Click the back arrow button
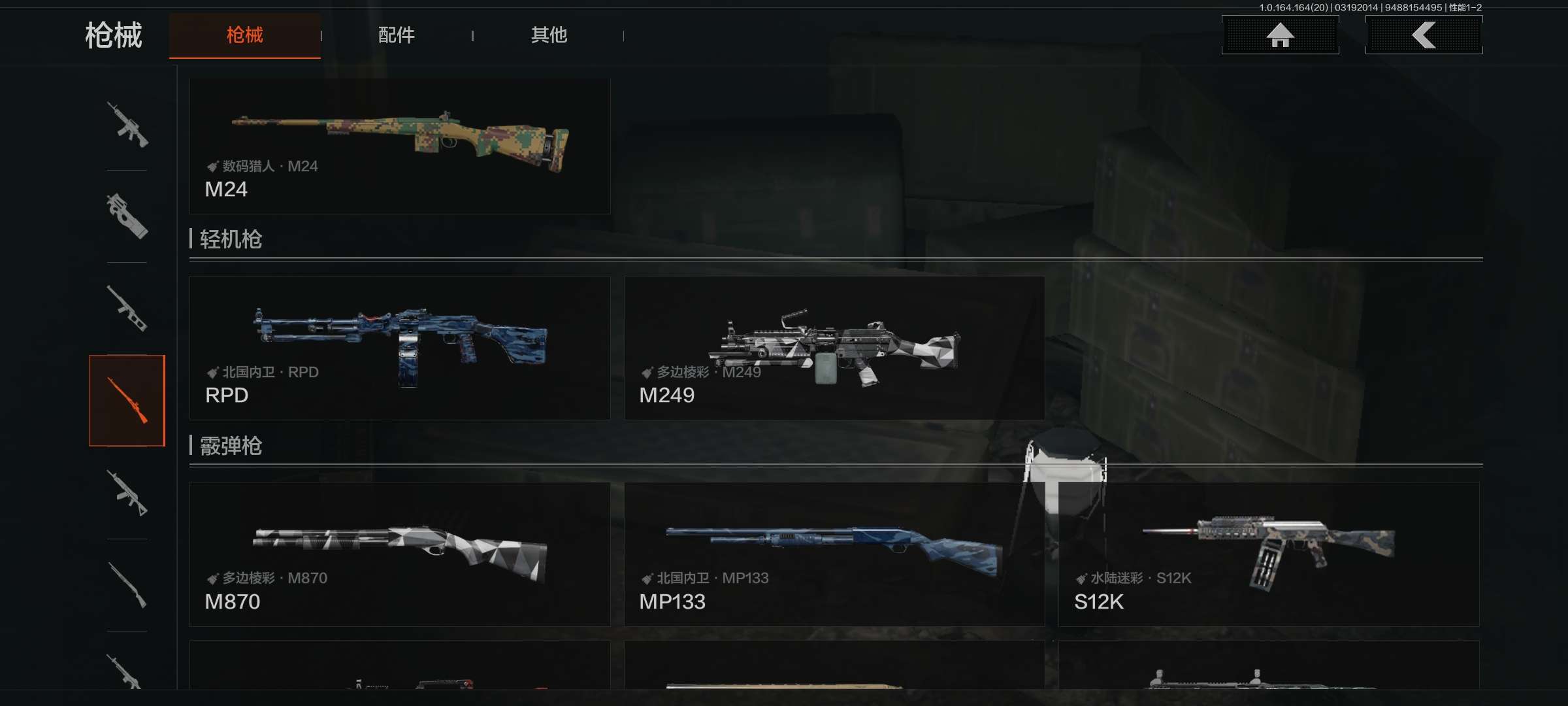Viewport: 1568px width, 706px height. point(1424,35)
